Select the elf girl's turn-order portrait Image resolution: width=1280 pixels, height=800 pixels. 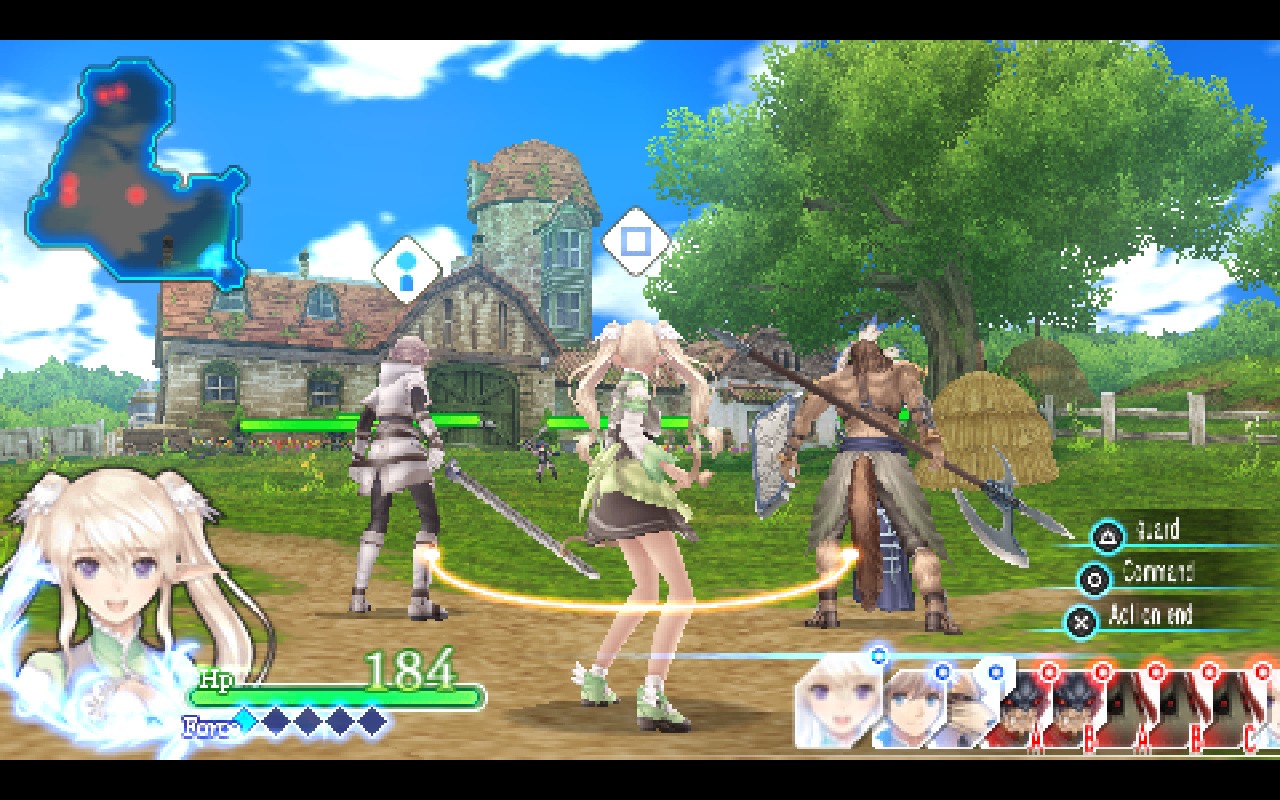coord(836,702)
